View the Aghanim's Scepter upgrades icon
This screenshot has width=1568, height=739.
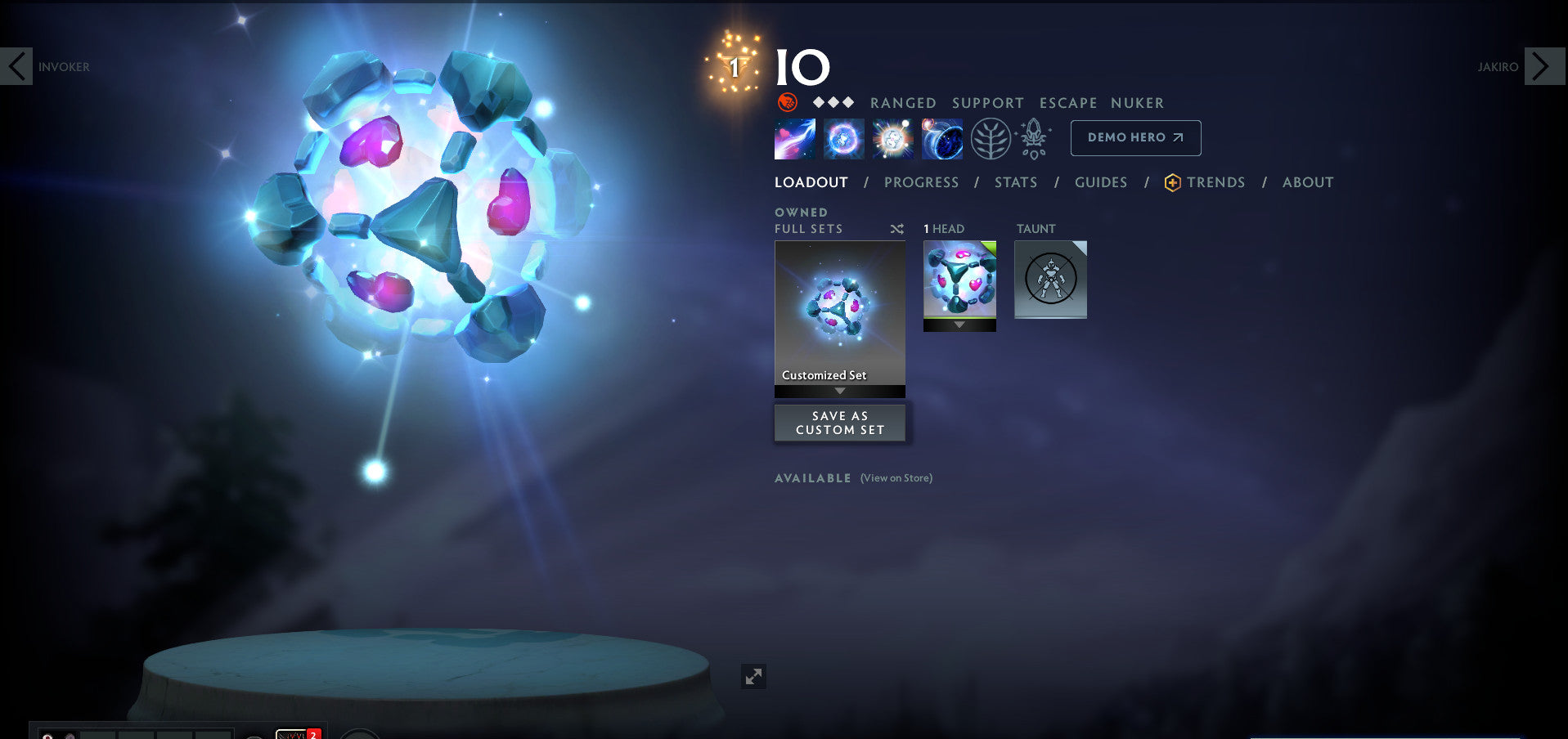[1033, 138]
